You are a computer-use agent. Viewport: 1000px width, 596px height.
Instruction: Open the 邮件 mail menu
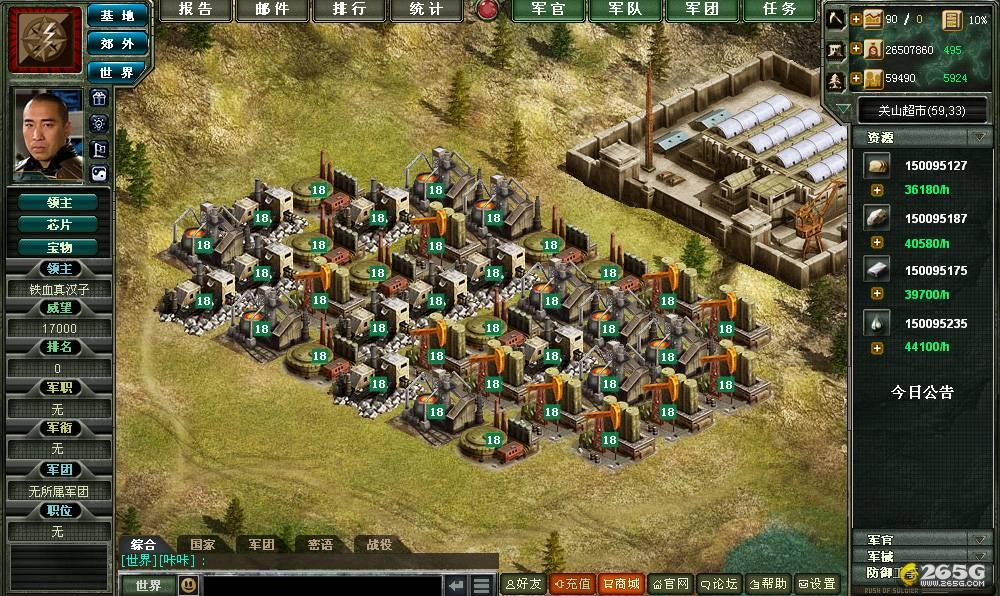(x=272, y=10)
